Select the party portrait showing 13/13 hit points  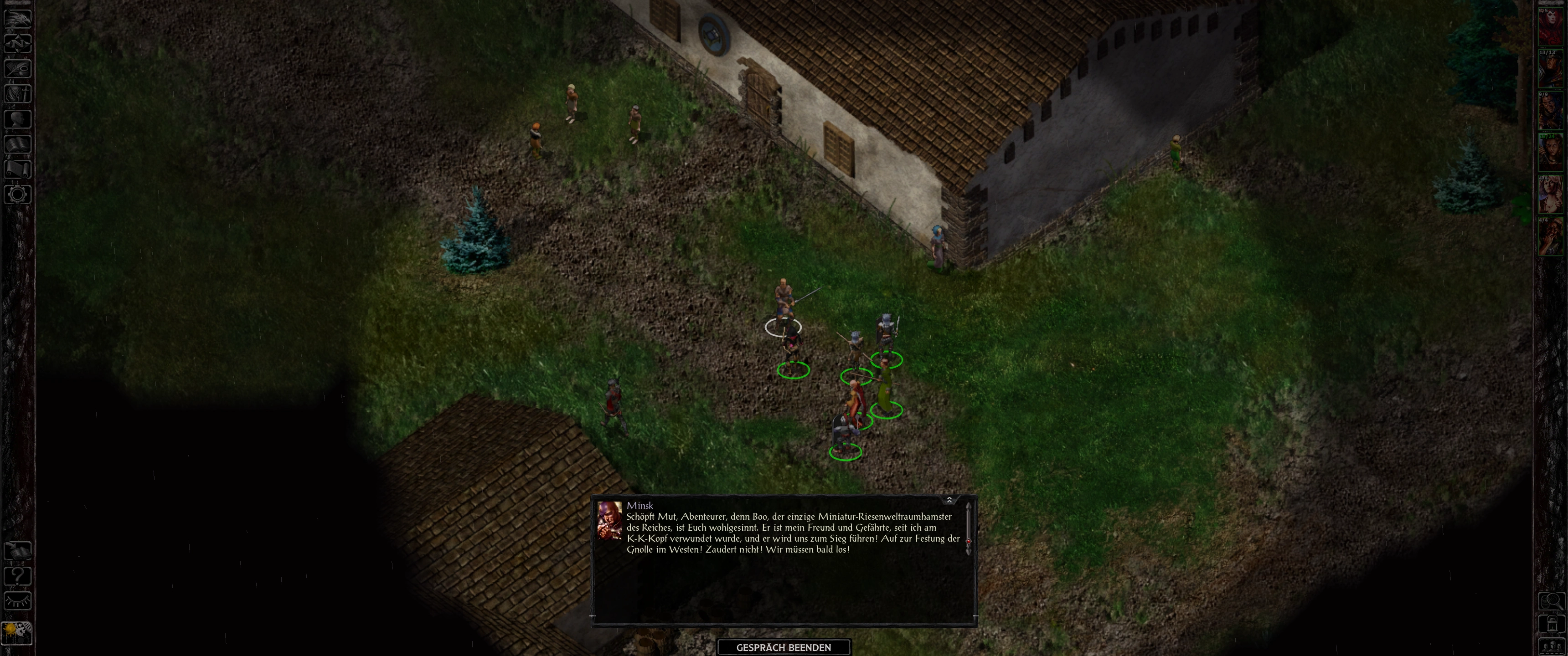coord(1551,69)
